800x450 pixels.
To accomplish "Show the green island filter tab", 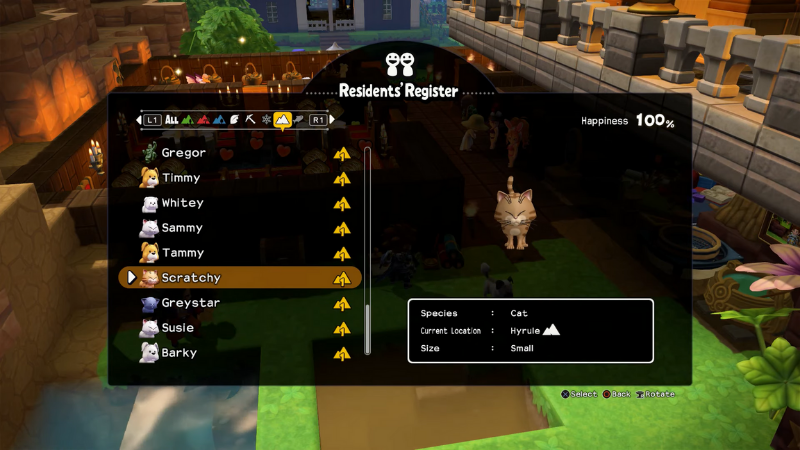I will [187, 120].
